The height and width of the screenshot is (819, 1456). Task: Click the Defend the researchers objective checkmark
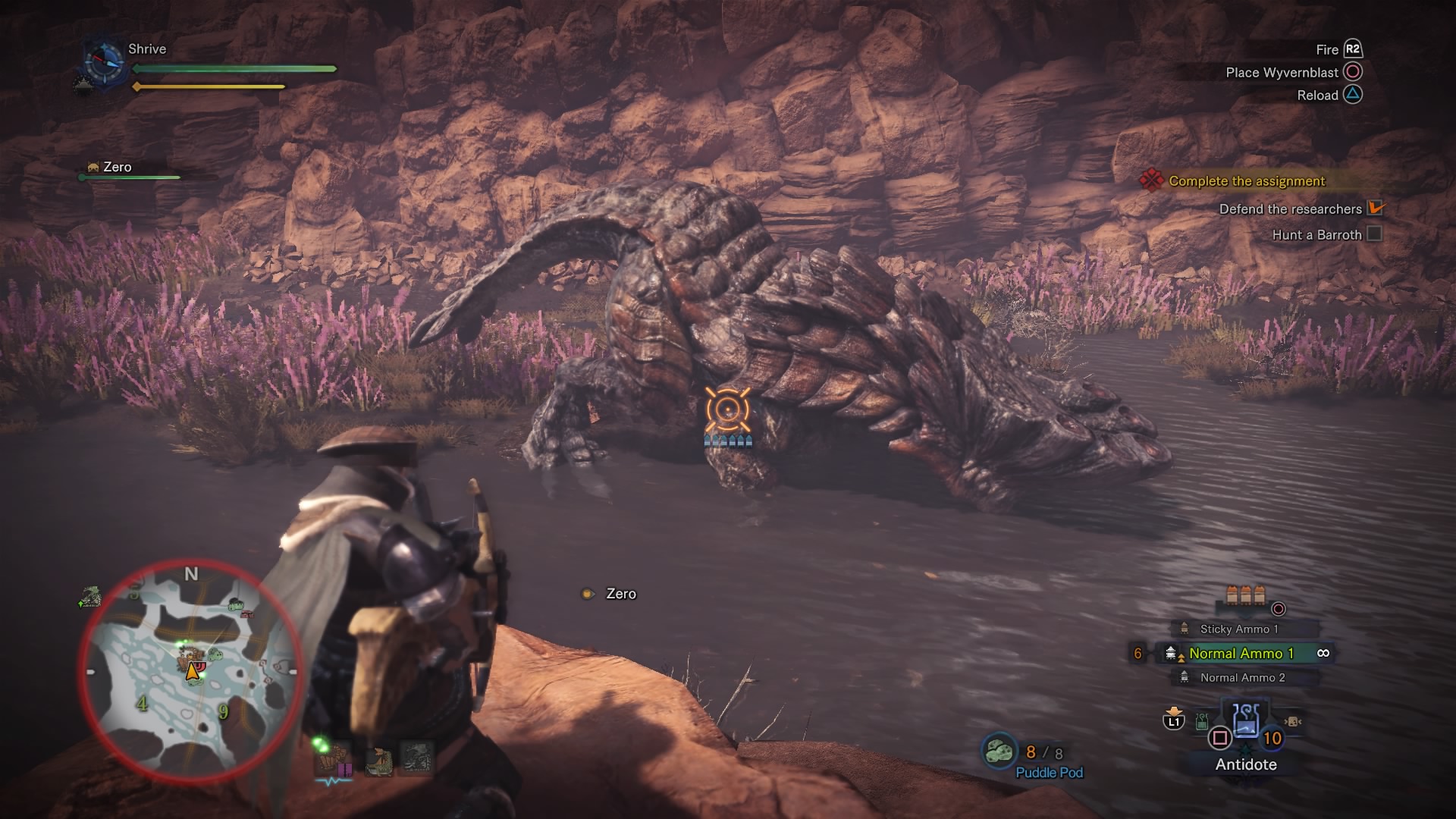[1375, 208]
